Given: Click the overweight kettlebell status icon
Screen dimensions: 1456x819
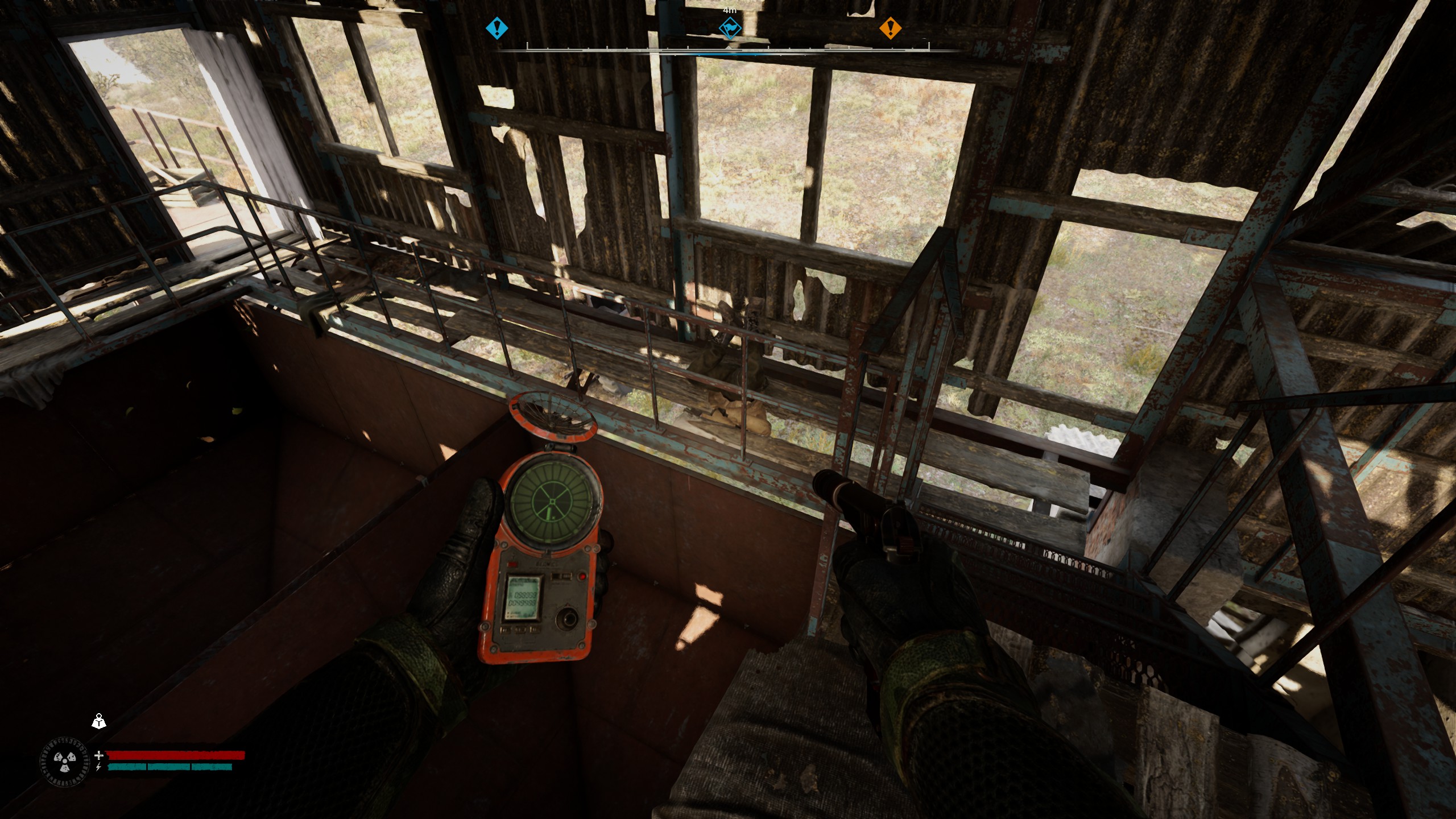Looking at the screenshot, I should [x=100, y=722].
